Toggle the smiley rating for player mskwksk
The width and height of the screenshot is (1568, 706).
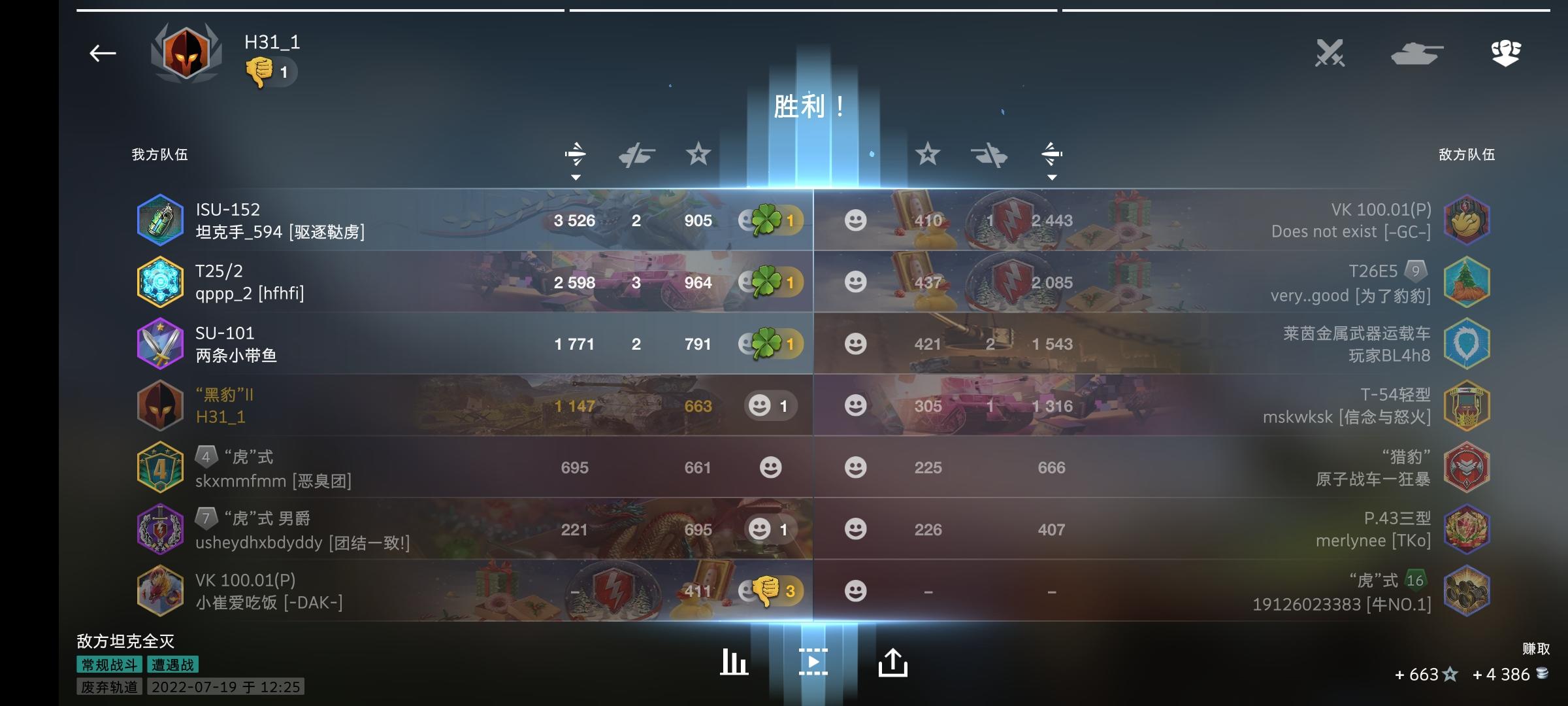(856, 406)
